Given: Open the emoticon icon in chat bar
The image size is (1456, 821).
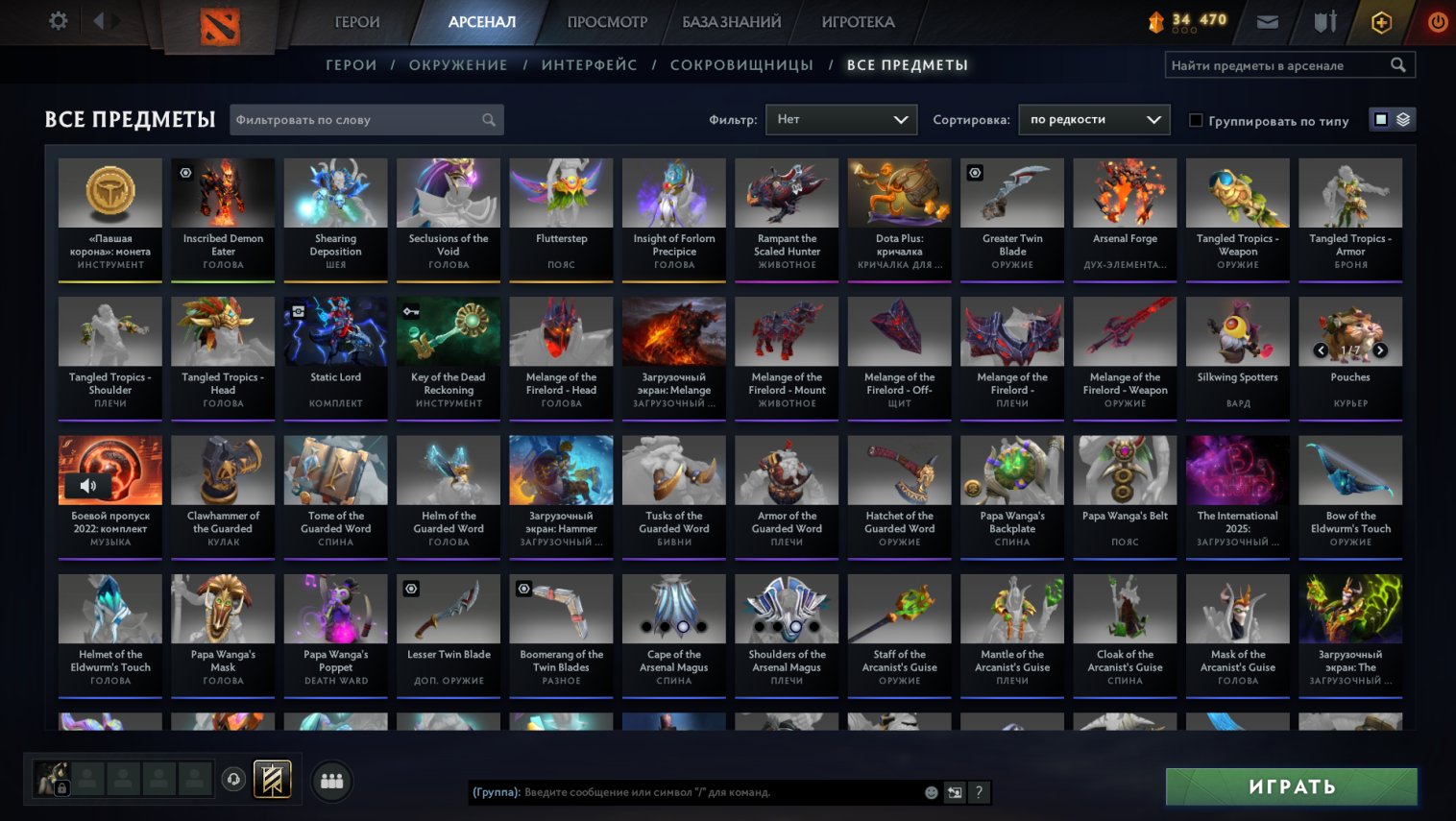Looking at the screenshot, I should click(x=930, y=792).
